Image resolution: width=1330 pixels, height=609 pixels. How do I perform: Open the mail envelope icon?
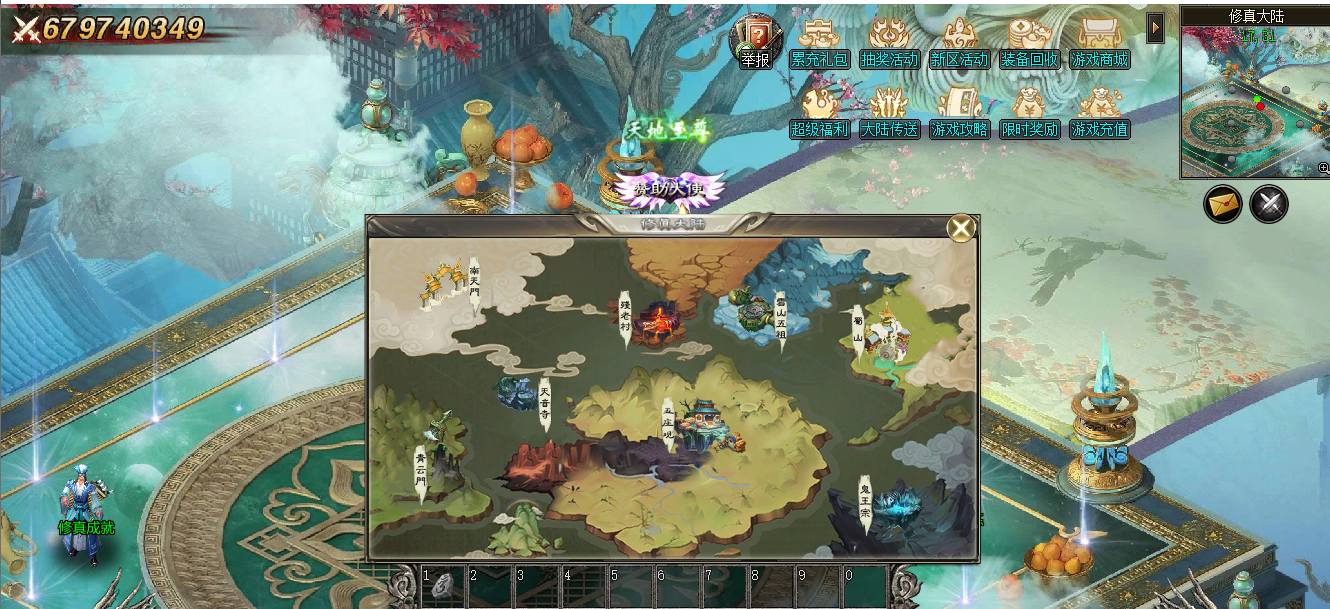[x=1222, y=204]
